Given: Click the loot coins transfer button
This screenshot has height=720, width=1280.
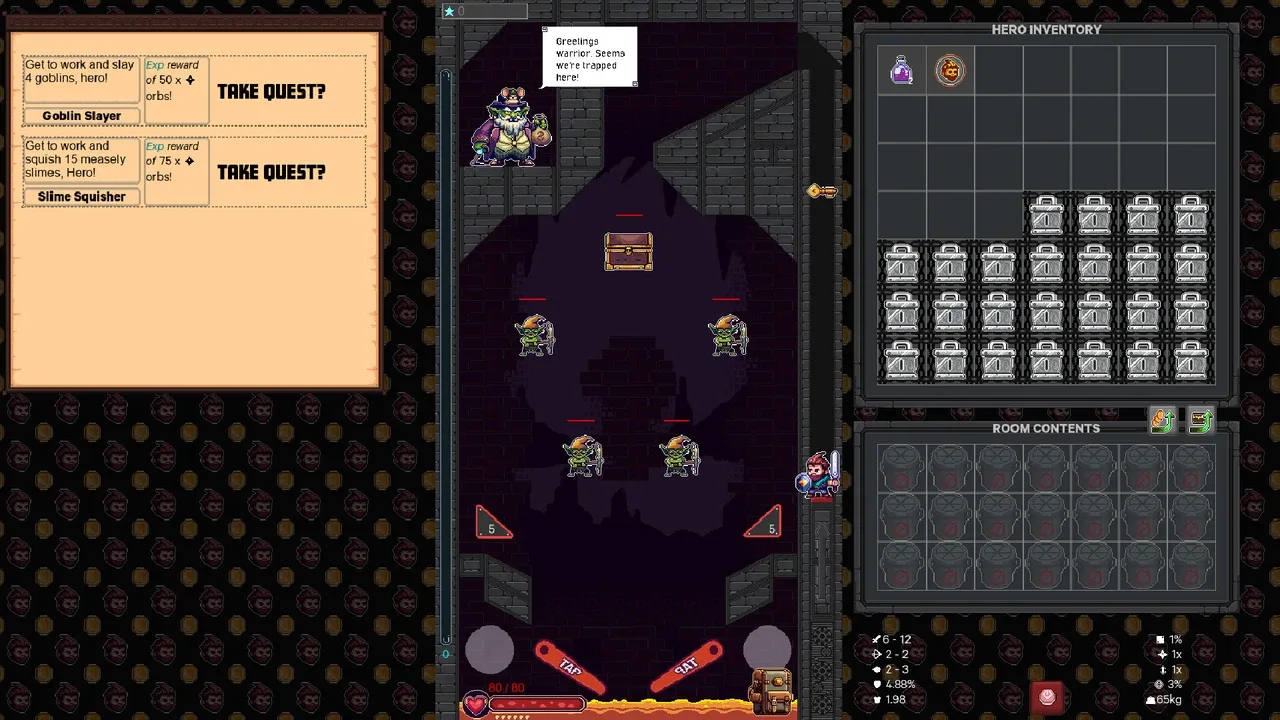Looking at the screenshot, I should [x=1162, y=422].
